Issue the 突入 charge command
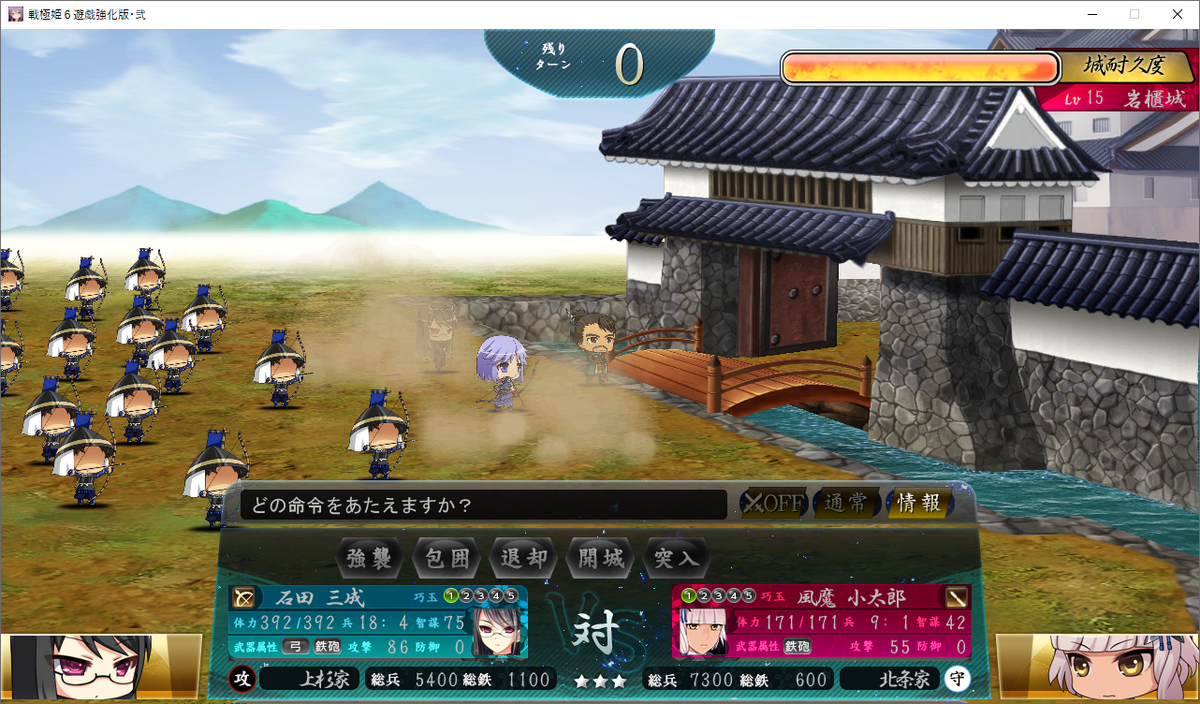The width and height of the screenshot is (1200, 704). pos(677,558)
